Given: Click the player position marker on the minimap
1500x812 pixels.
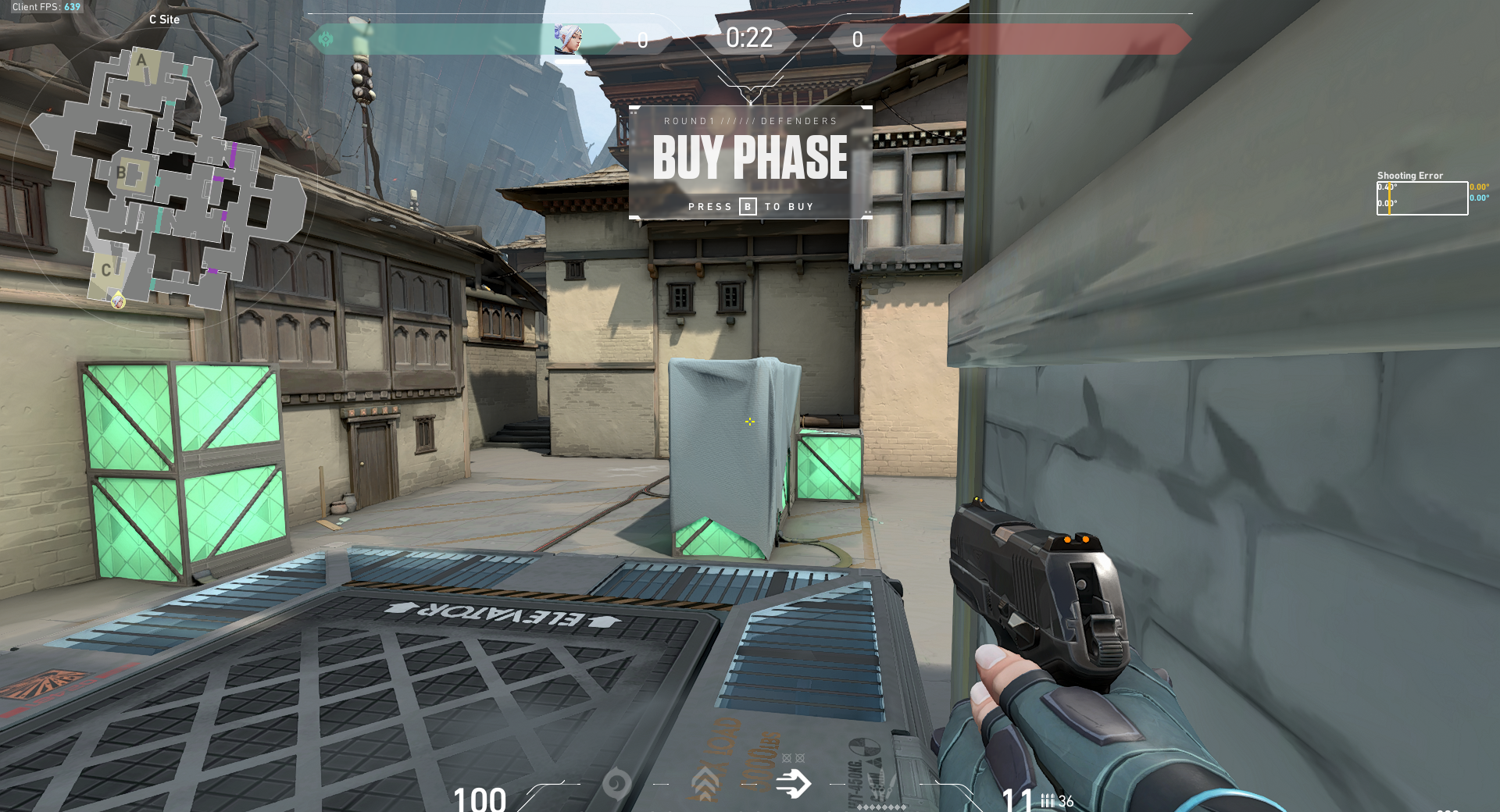Looking at the screenshot, I should coord(118,303).
